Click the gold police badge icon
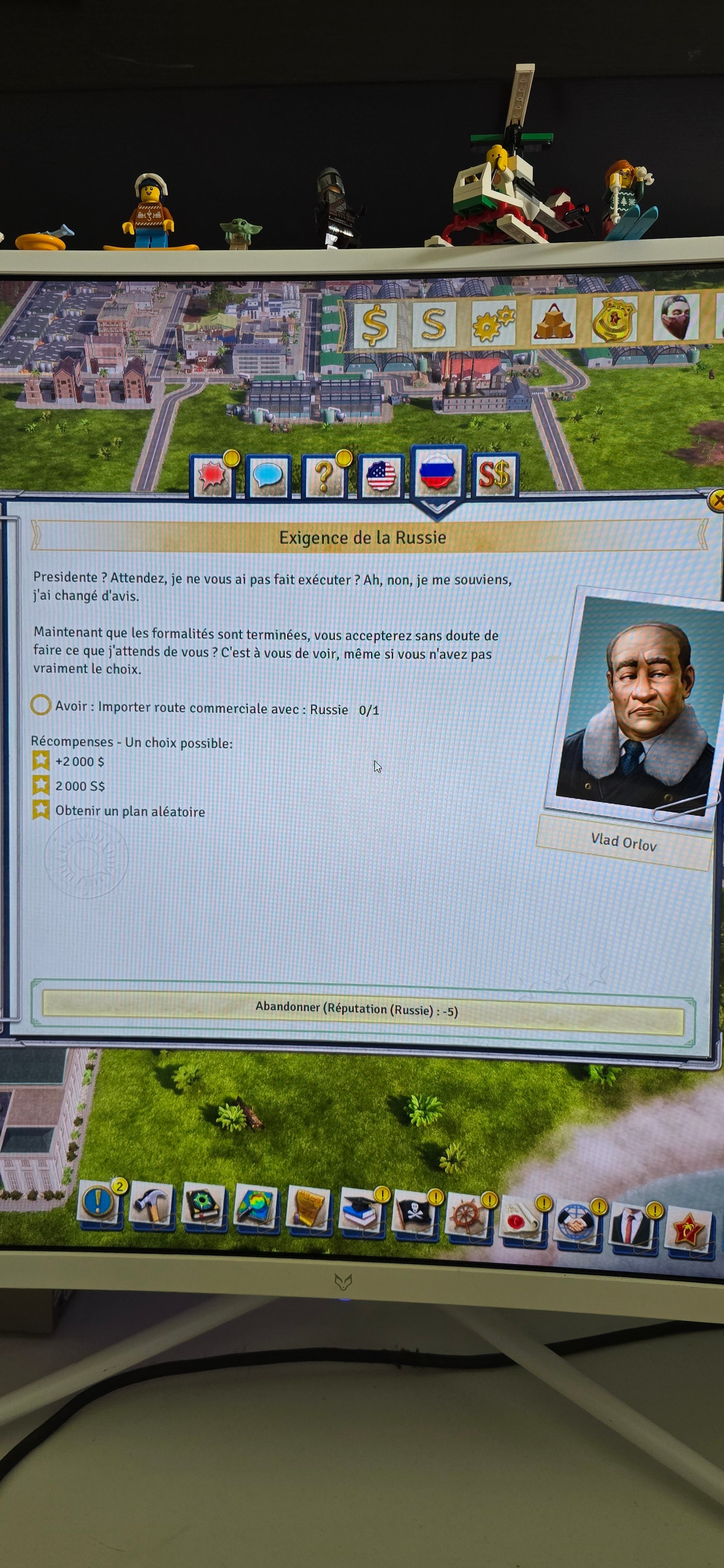The width and height of the screenshot is (724, 1568). coord(613,319)
